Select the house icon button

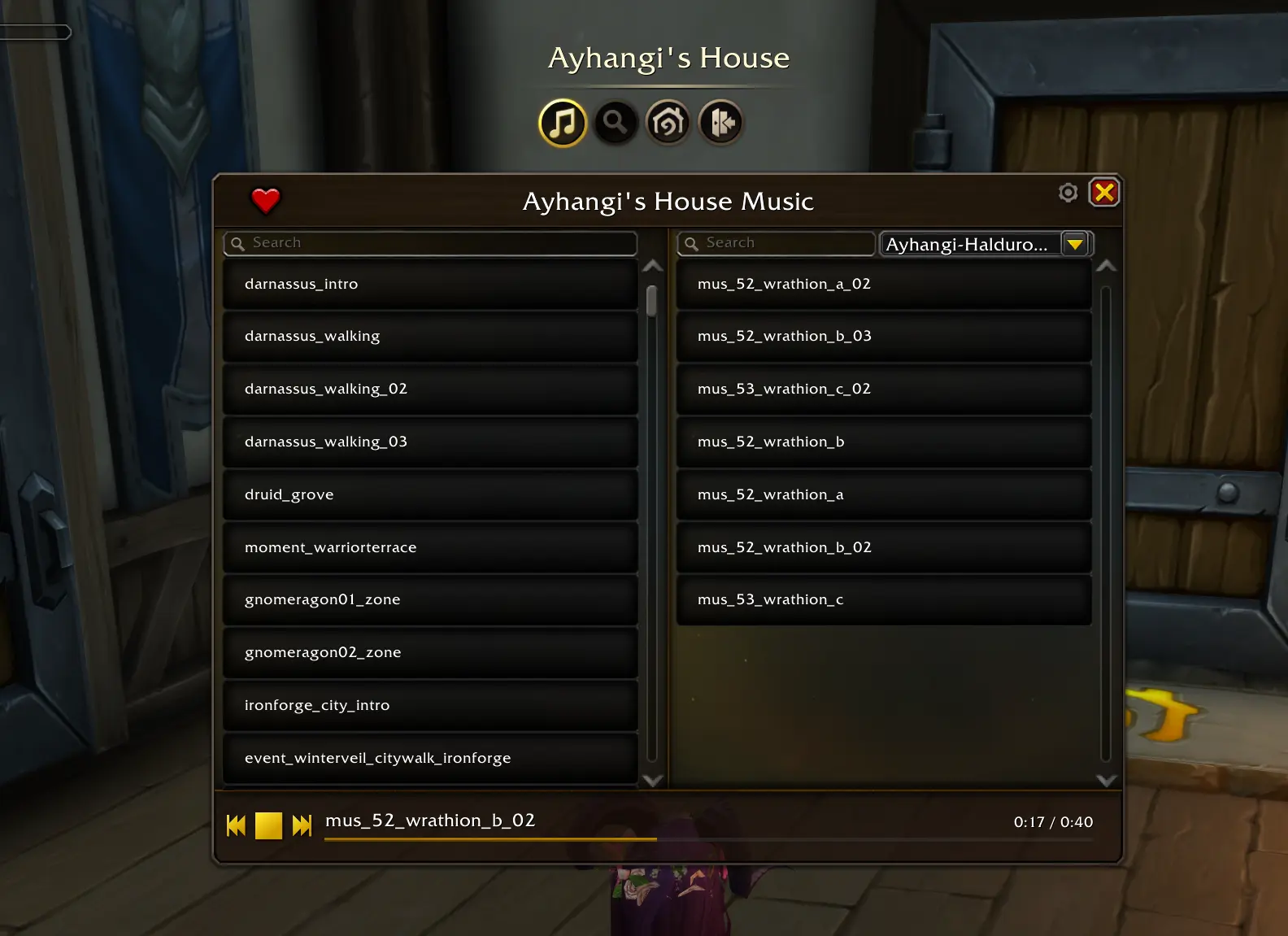coord(668,123)
